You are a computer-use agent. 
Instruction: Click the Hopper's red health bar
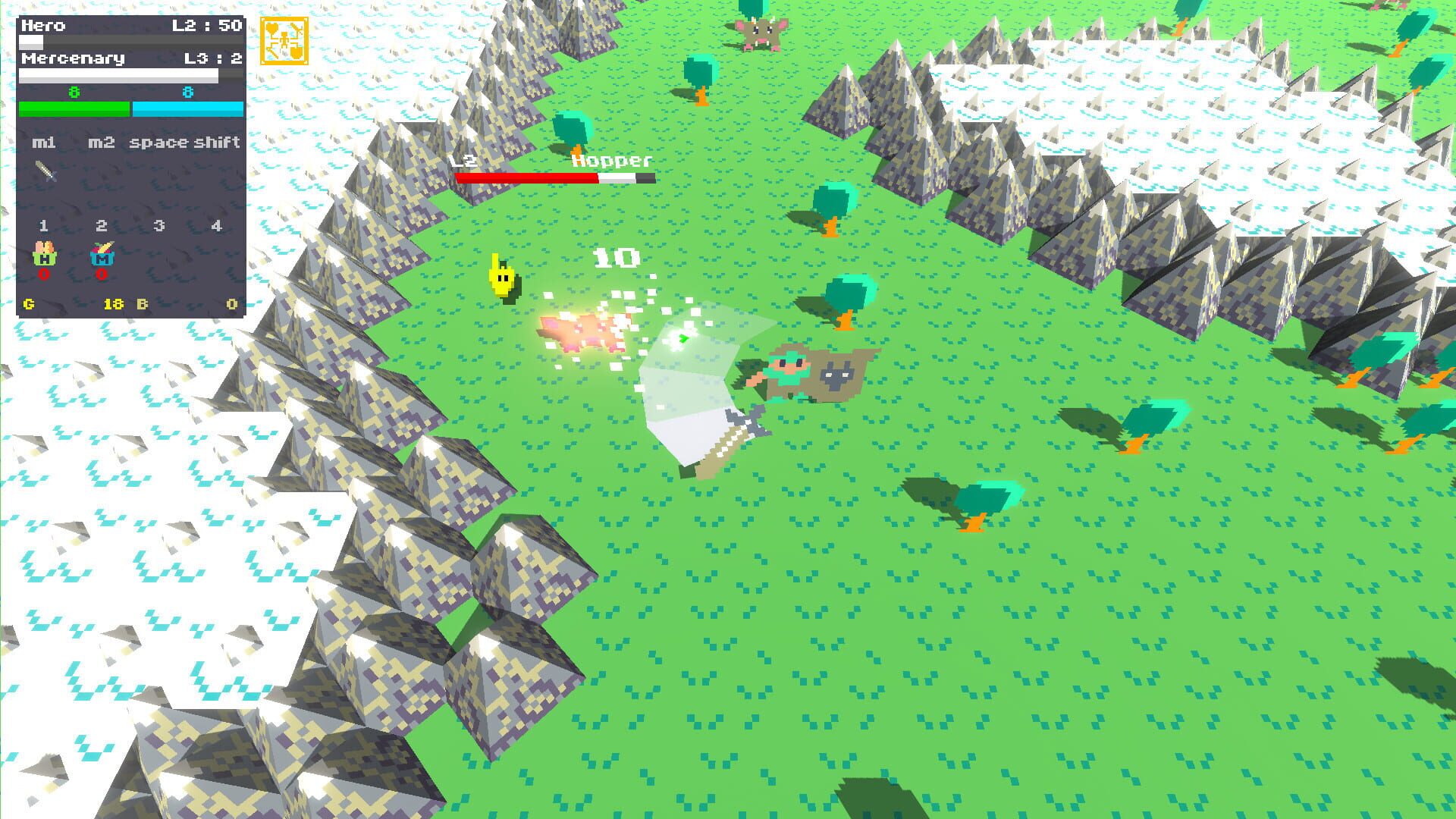coord(526,178)
